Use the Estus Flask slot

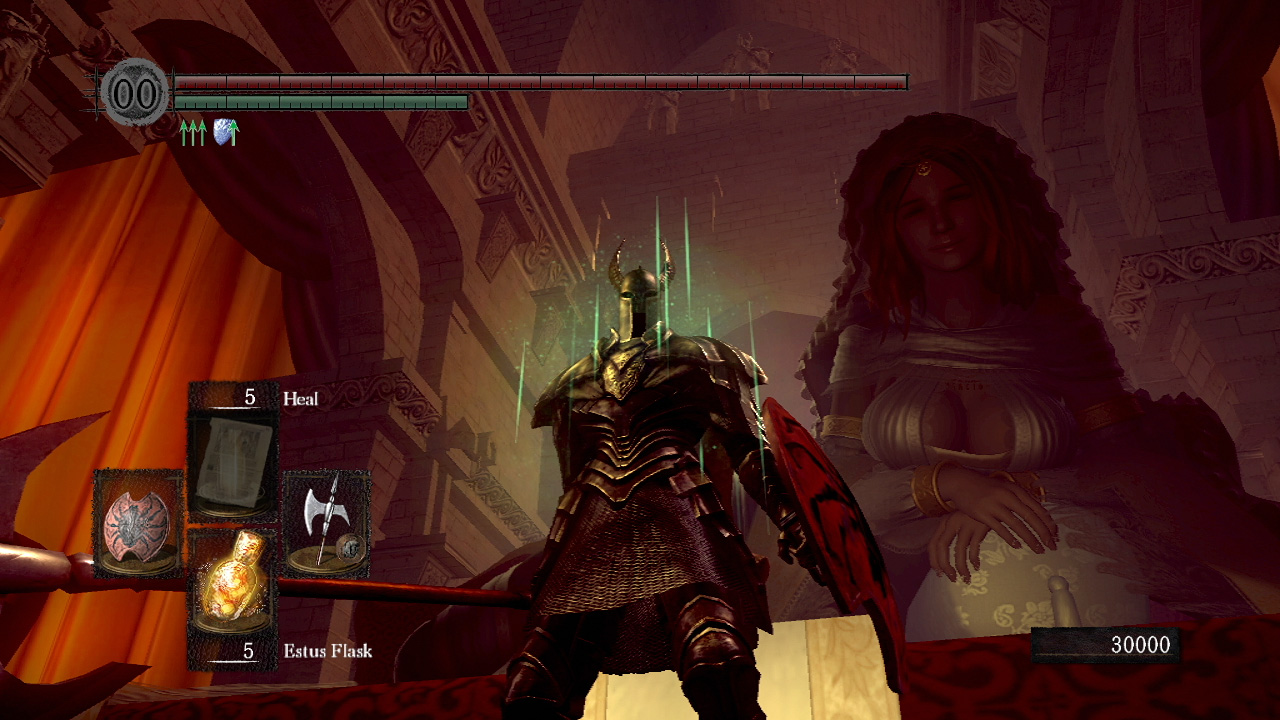tap(232, 582)
